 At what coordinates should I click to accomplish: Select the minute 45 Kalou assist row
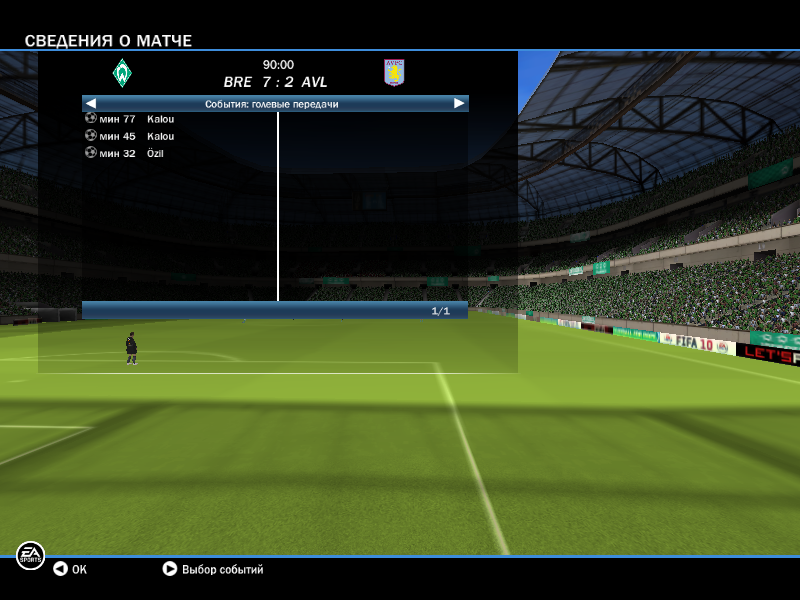130,136
